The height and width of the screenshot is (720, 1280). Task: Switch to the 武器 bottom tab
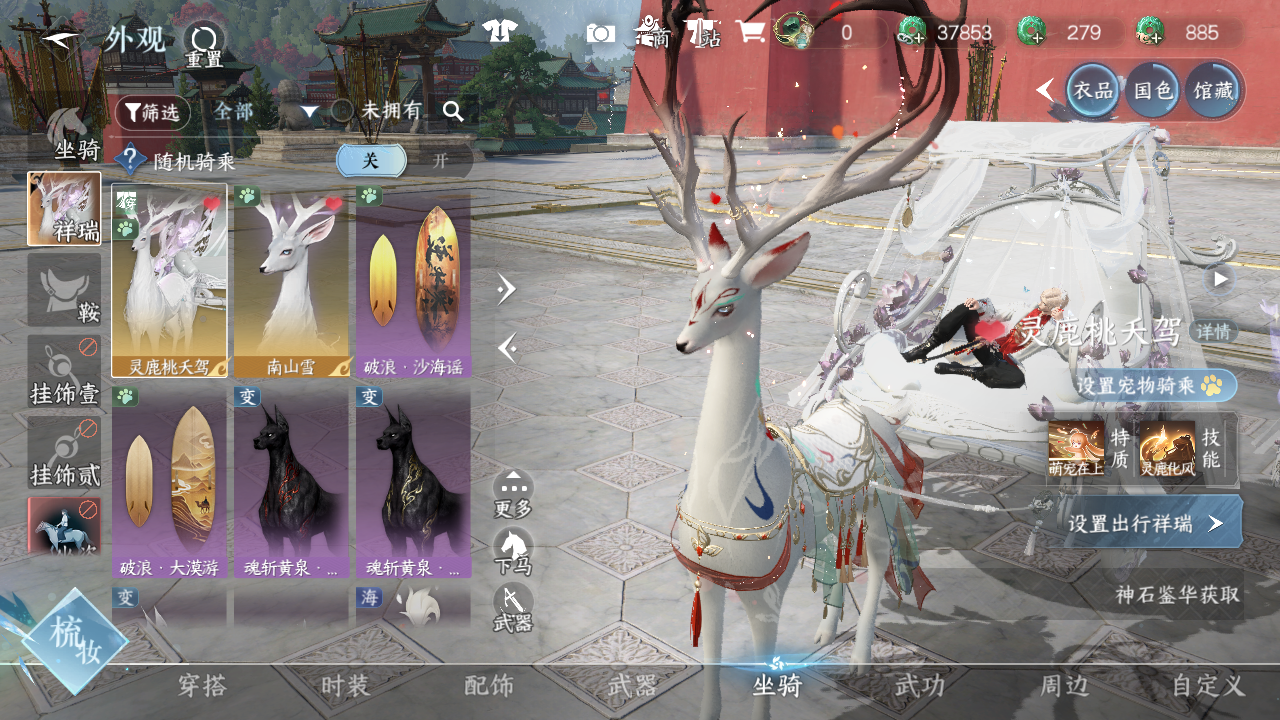[633, 686]
